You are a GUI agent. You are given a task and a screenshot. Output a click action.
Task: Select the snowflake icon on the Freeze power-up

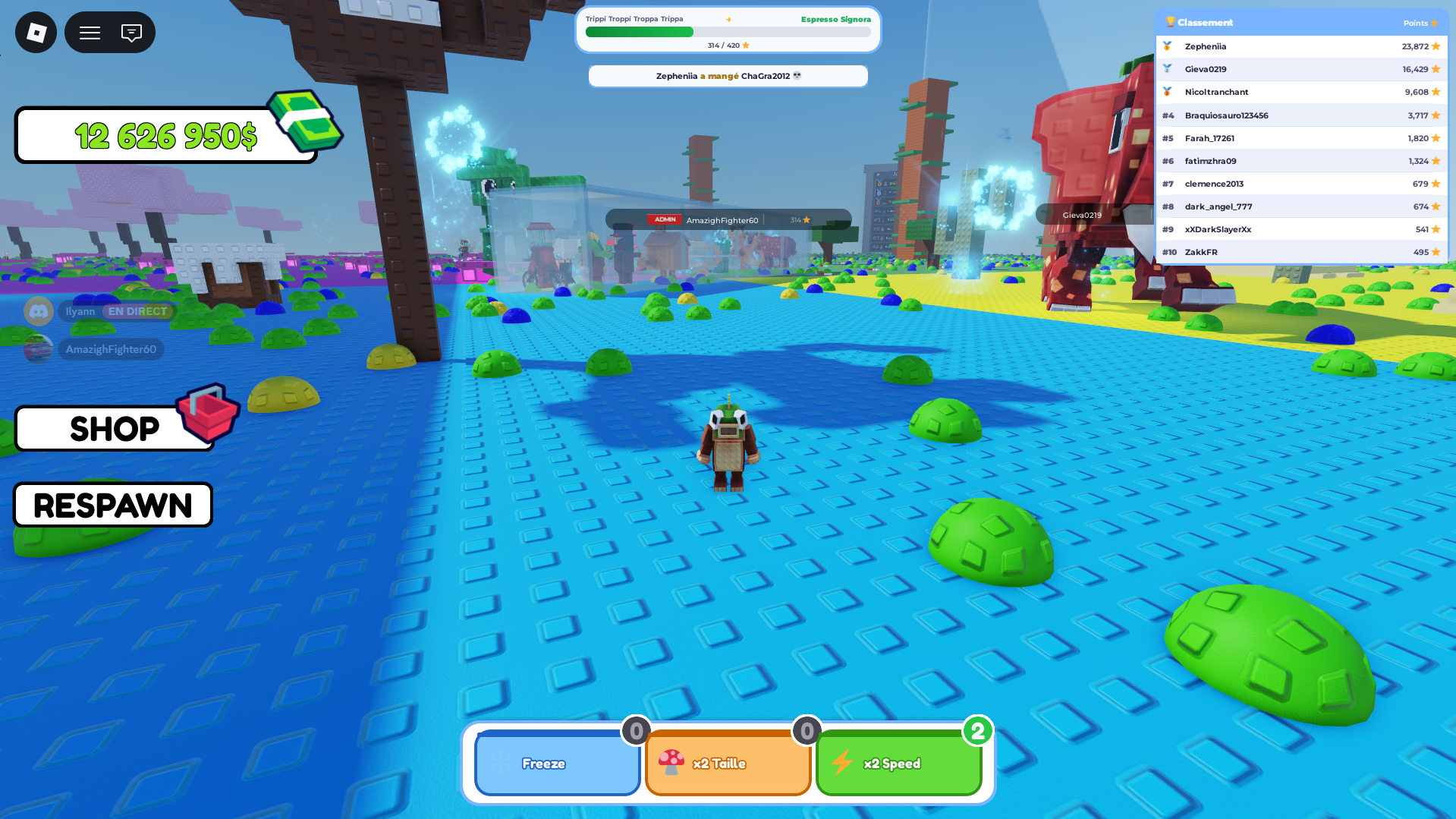click(x=502, y=764)
